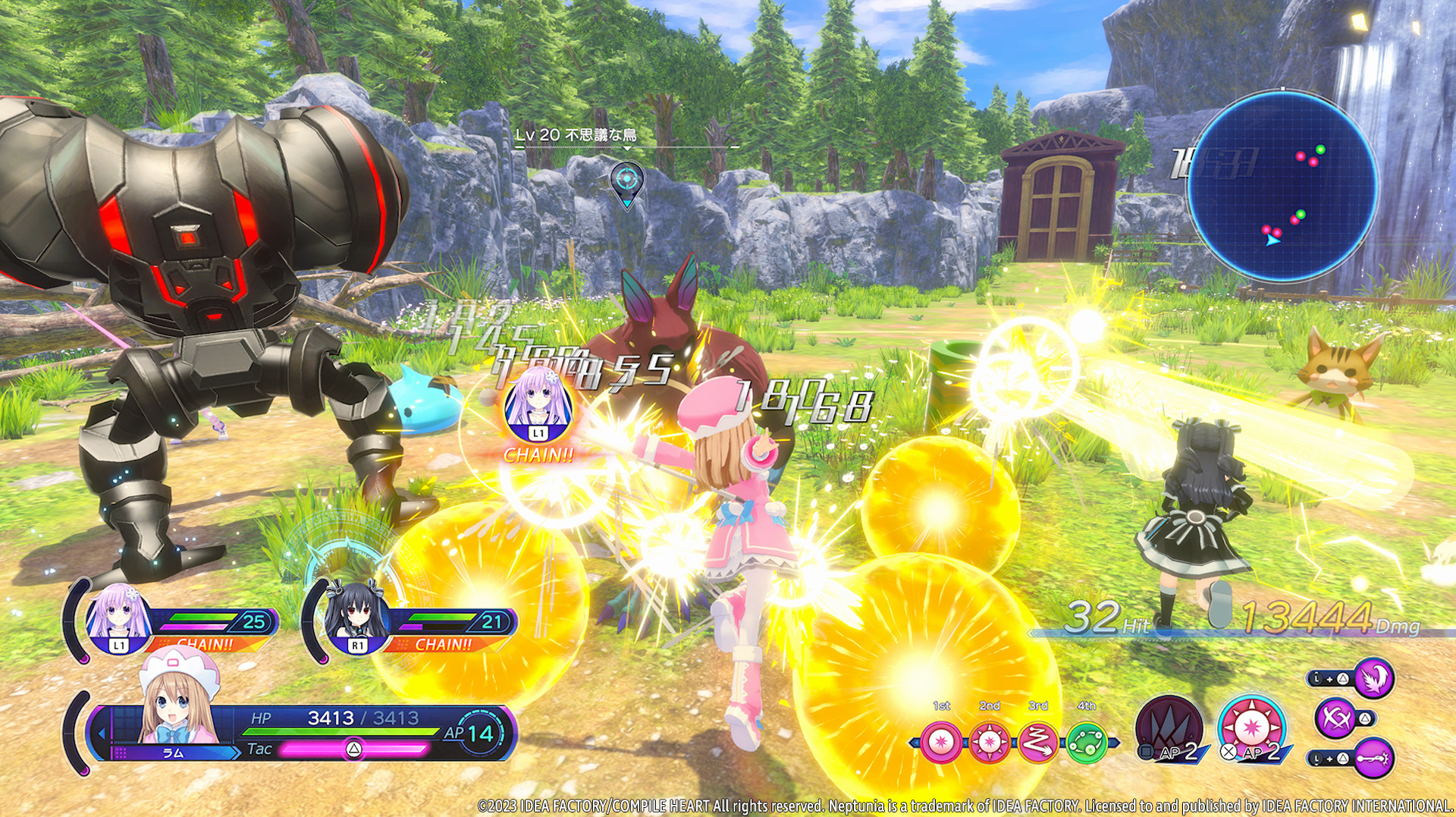Screen dimensions: 1456x817
Task: Expand Ram's status panel with the blue arrow
Action: click(x=103, y=734)
